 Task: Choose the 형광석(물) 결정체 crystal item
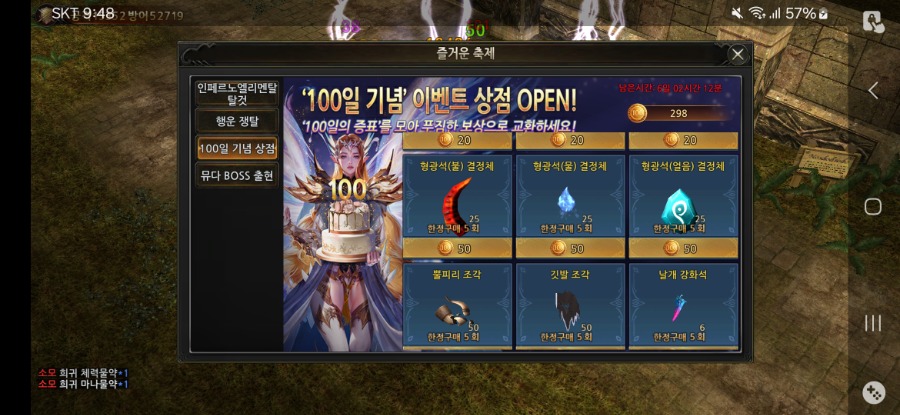coord(571,198)
